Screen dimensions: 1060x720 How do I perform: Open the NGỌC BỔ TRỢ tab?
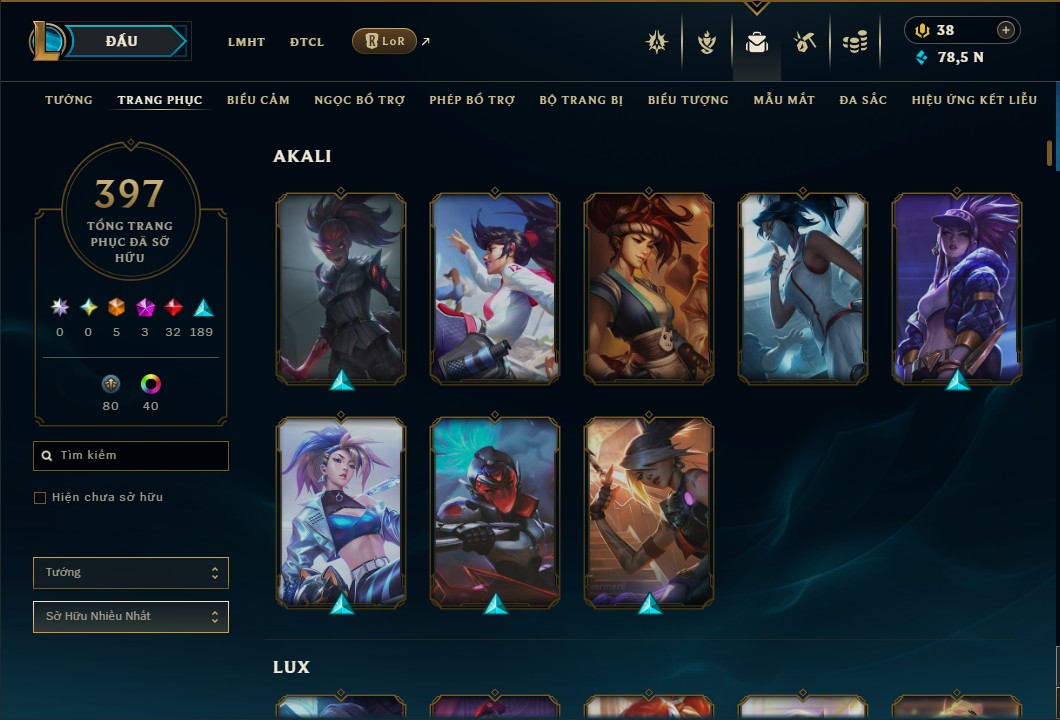click(x=360, y=100)
